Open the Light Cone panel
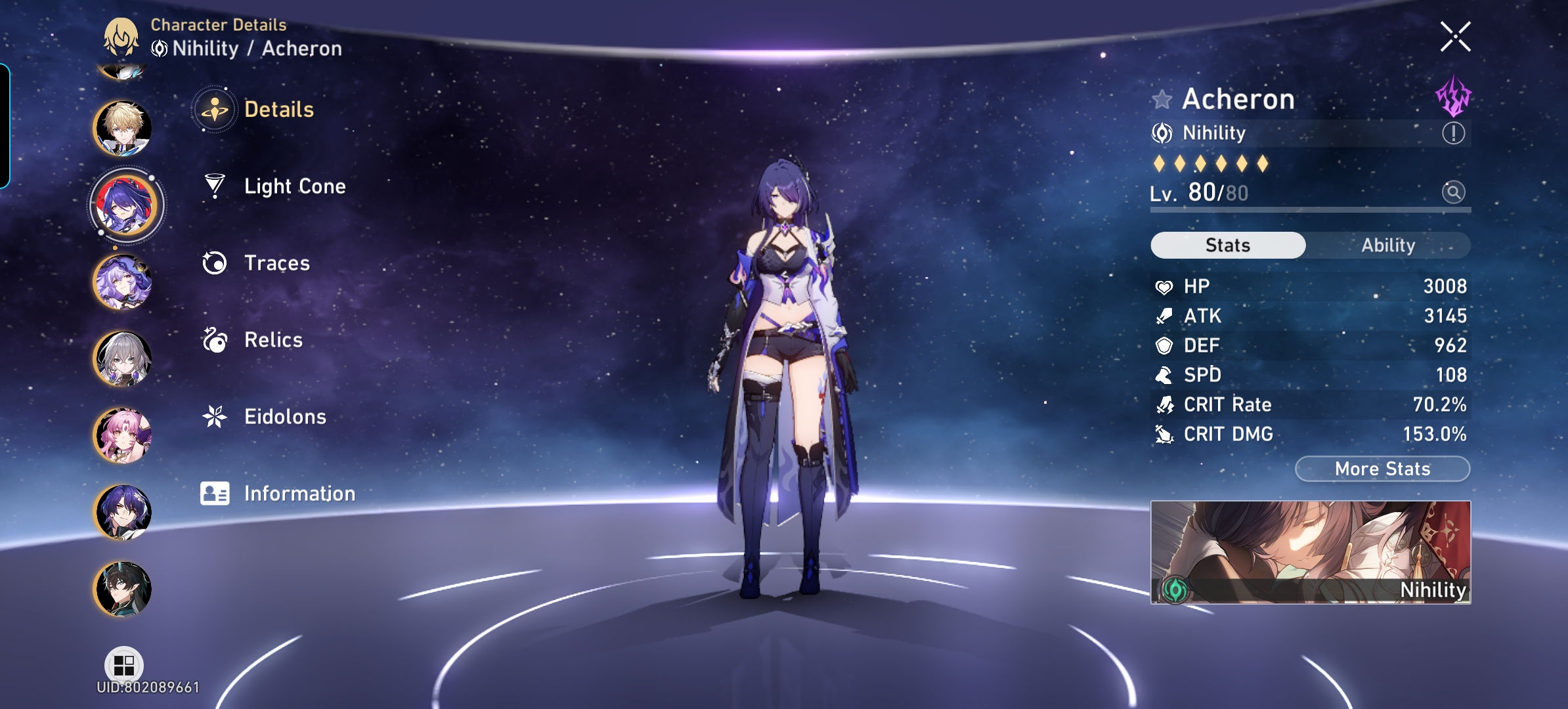This screenshot has width=1568, height=709. [294, 186]
